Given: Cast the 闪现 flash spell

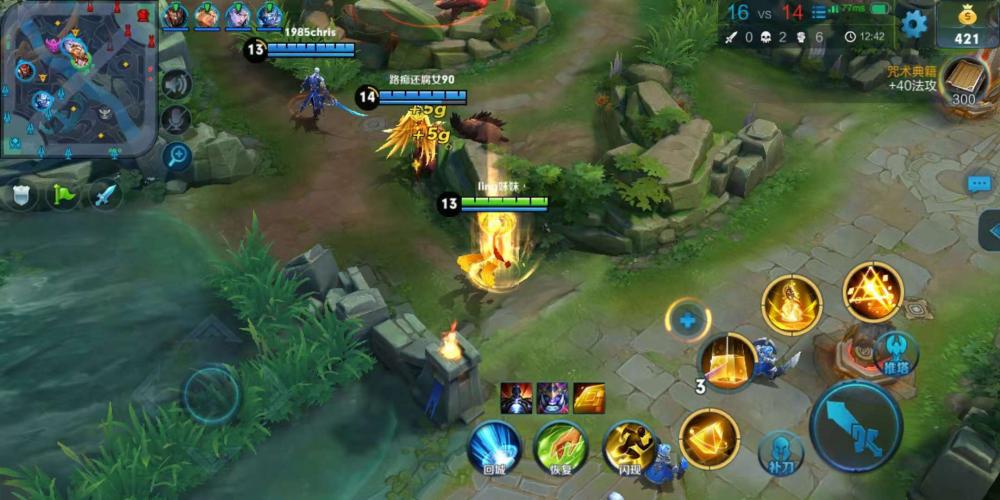Looking at the screenshot, I should point(629,446).
